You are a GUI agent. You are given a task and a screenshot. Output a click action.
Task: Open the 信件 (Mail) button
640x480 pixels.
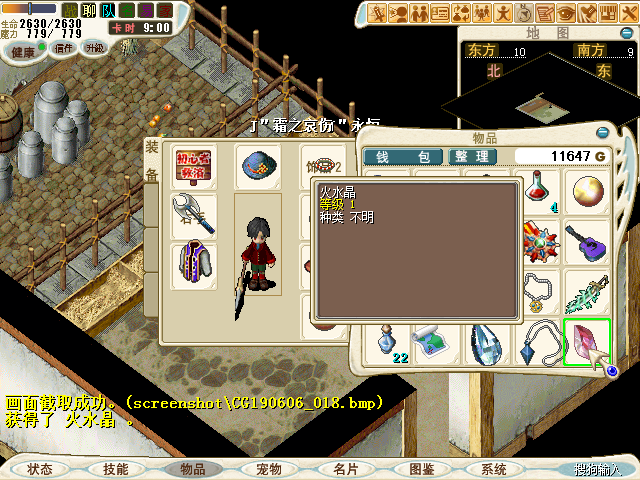point(63,48)
